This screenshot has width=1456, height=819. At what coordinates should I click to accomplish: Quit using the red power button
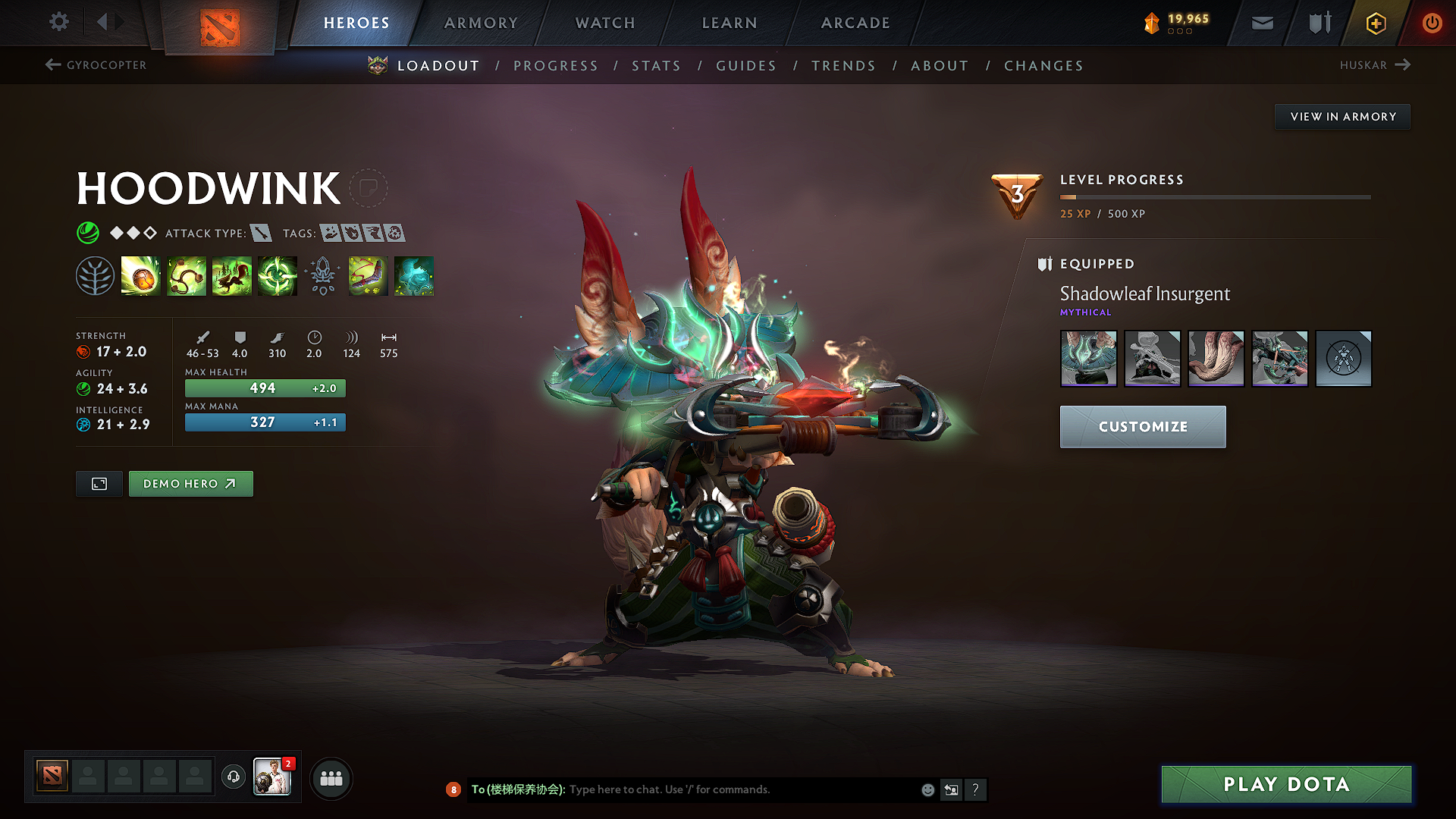[x=1432, y=23]
